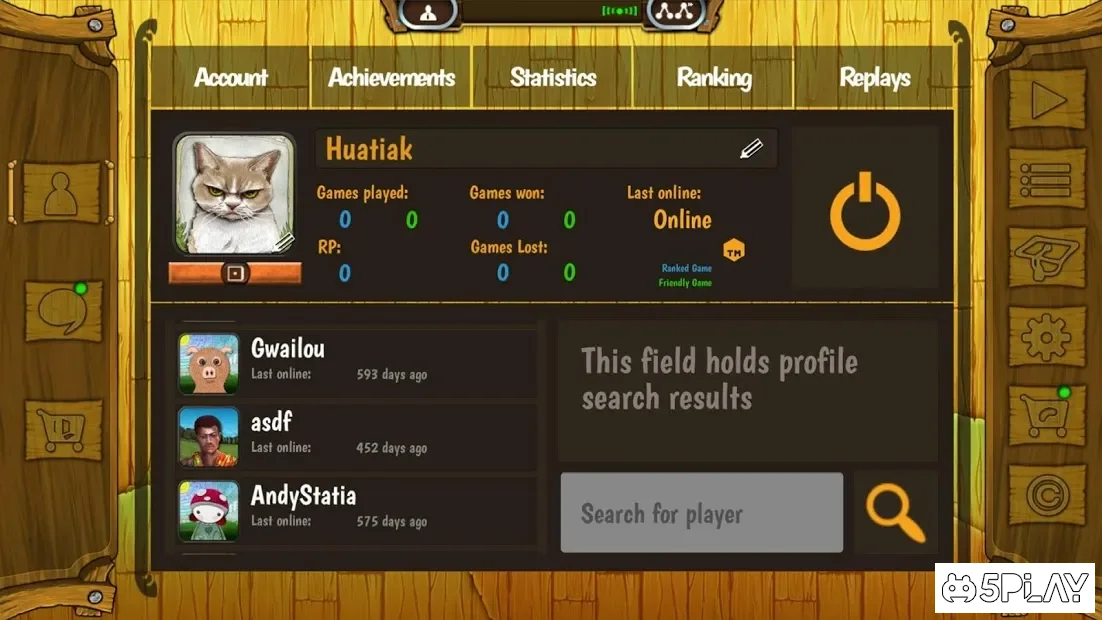Open AndyStatia's profile row

pos(356,509)
